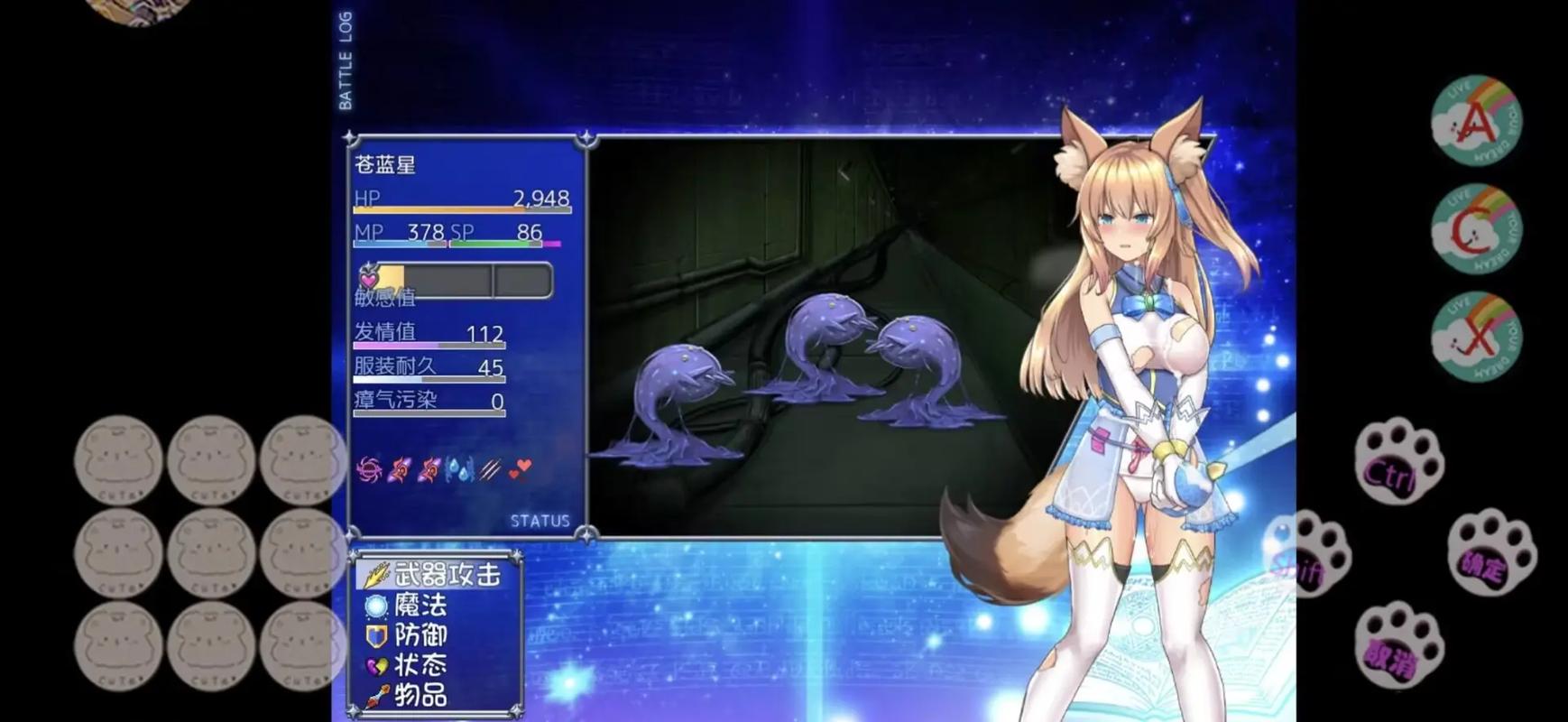
Task: Click the spiral tentacle debuff icon
Action: [x=368, y=467]
